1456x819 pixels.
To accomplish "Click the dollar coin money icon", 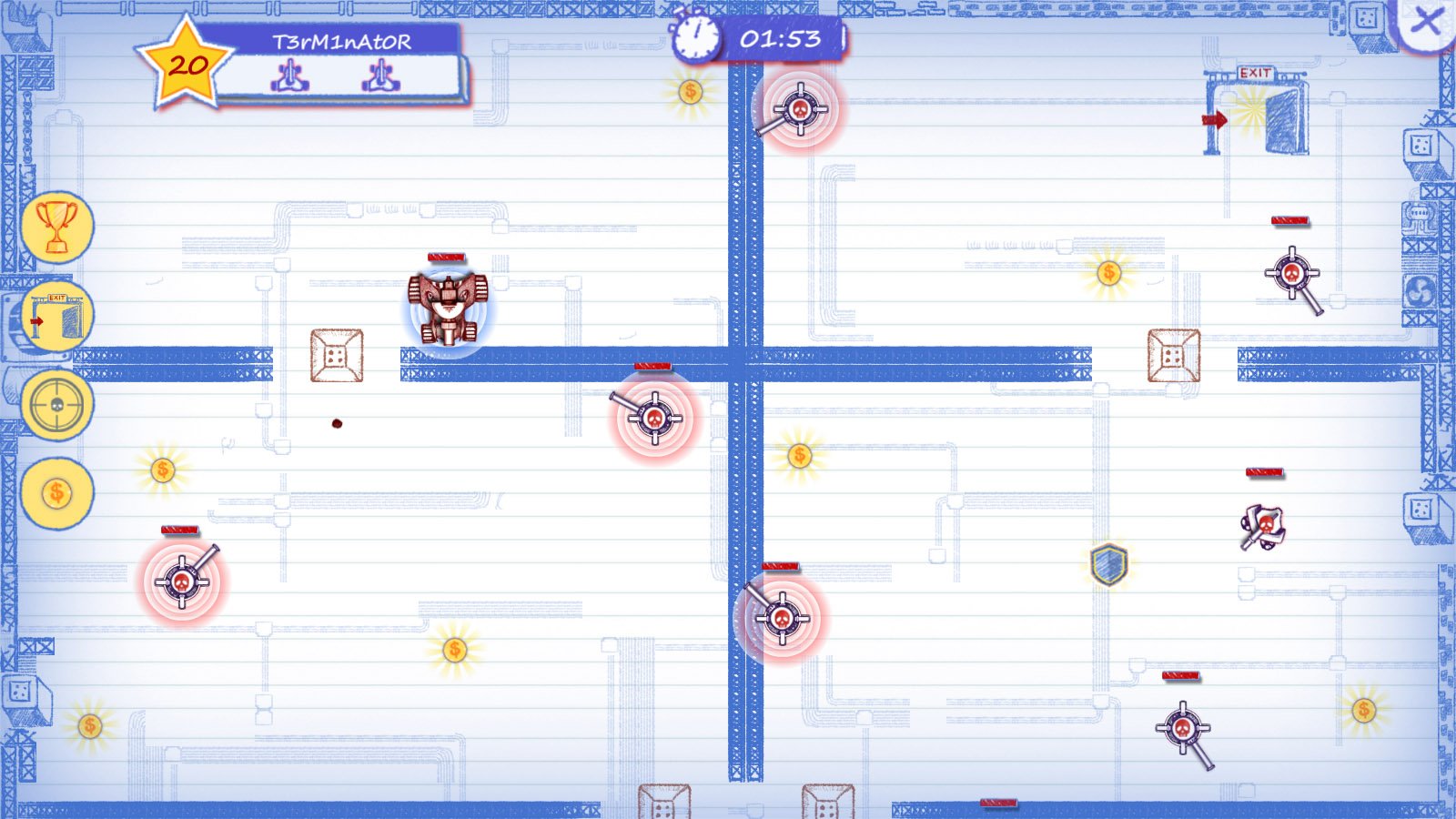I will [x=57, y=490].
